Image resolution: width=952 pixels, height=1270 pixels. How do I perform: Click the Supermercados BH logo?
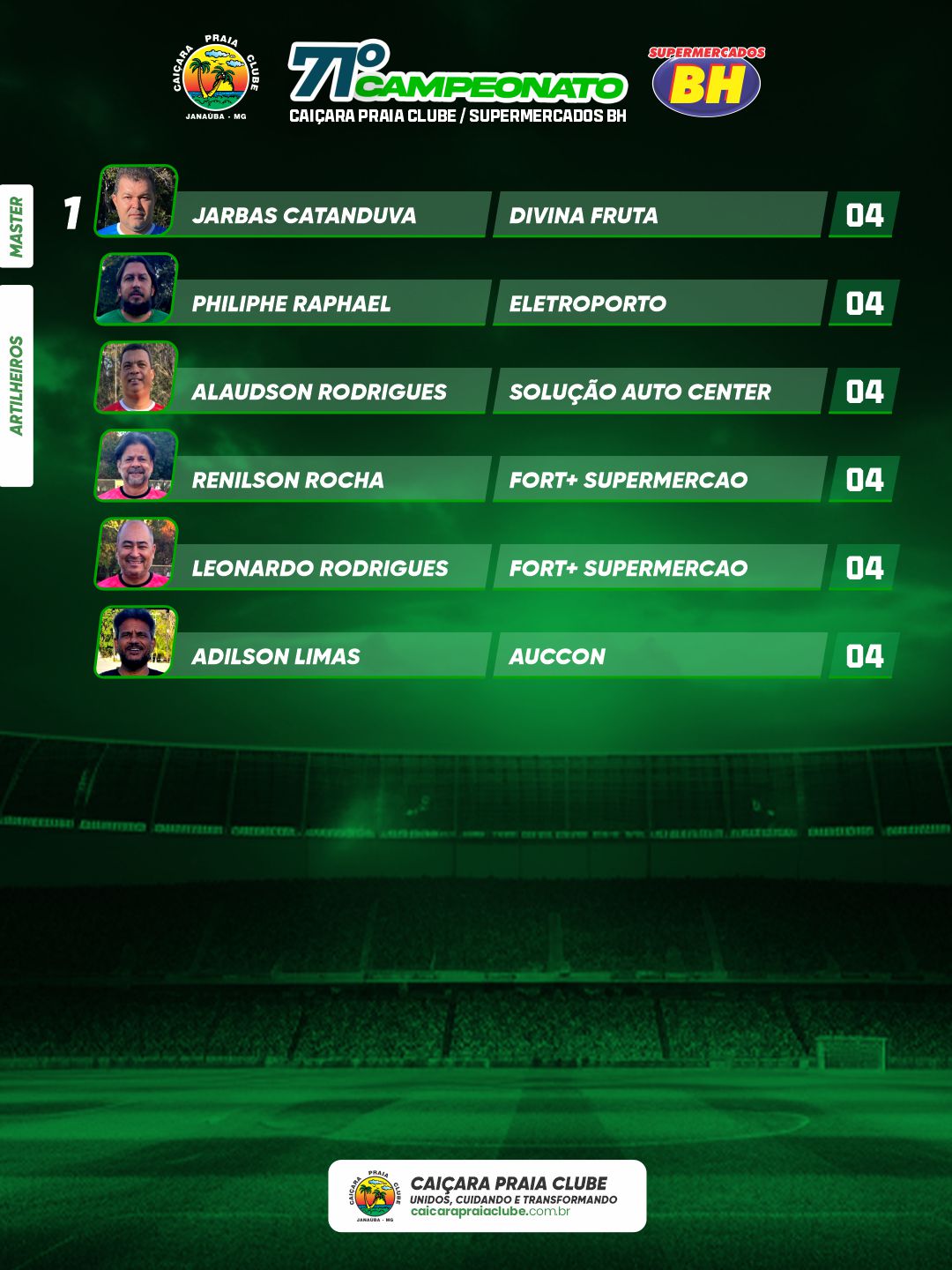[706, 81]
